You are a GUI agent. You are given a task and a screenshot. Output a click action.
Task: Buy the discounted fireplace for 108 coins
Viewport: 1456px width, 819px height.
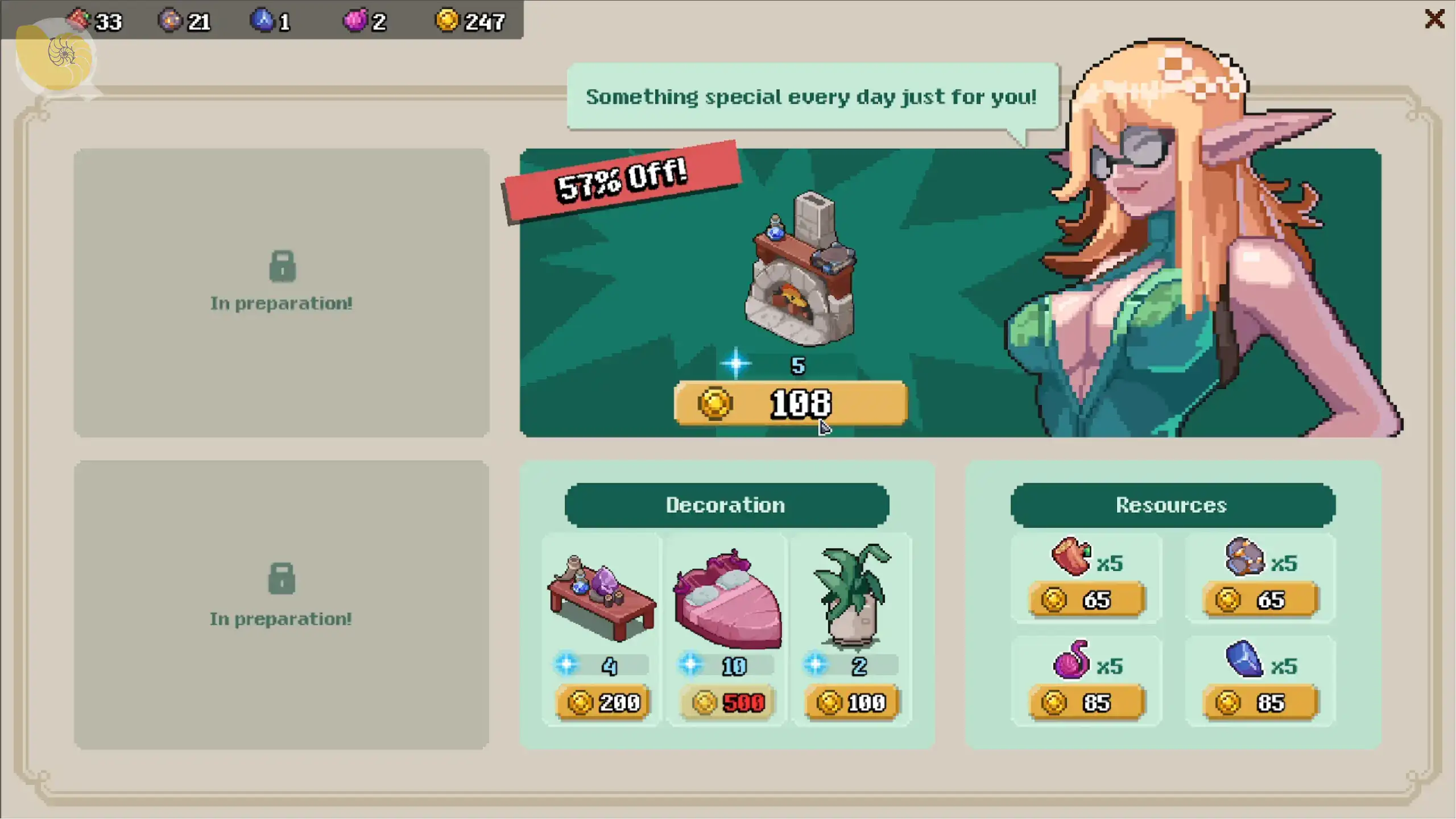790,403
